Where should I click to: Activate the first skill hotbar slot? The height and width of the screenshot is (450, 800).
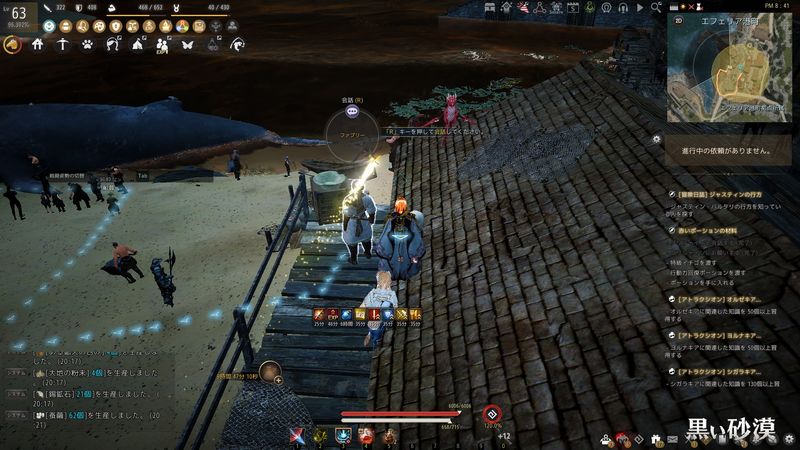(x=298, y=435)
